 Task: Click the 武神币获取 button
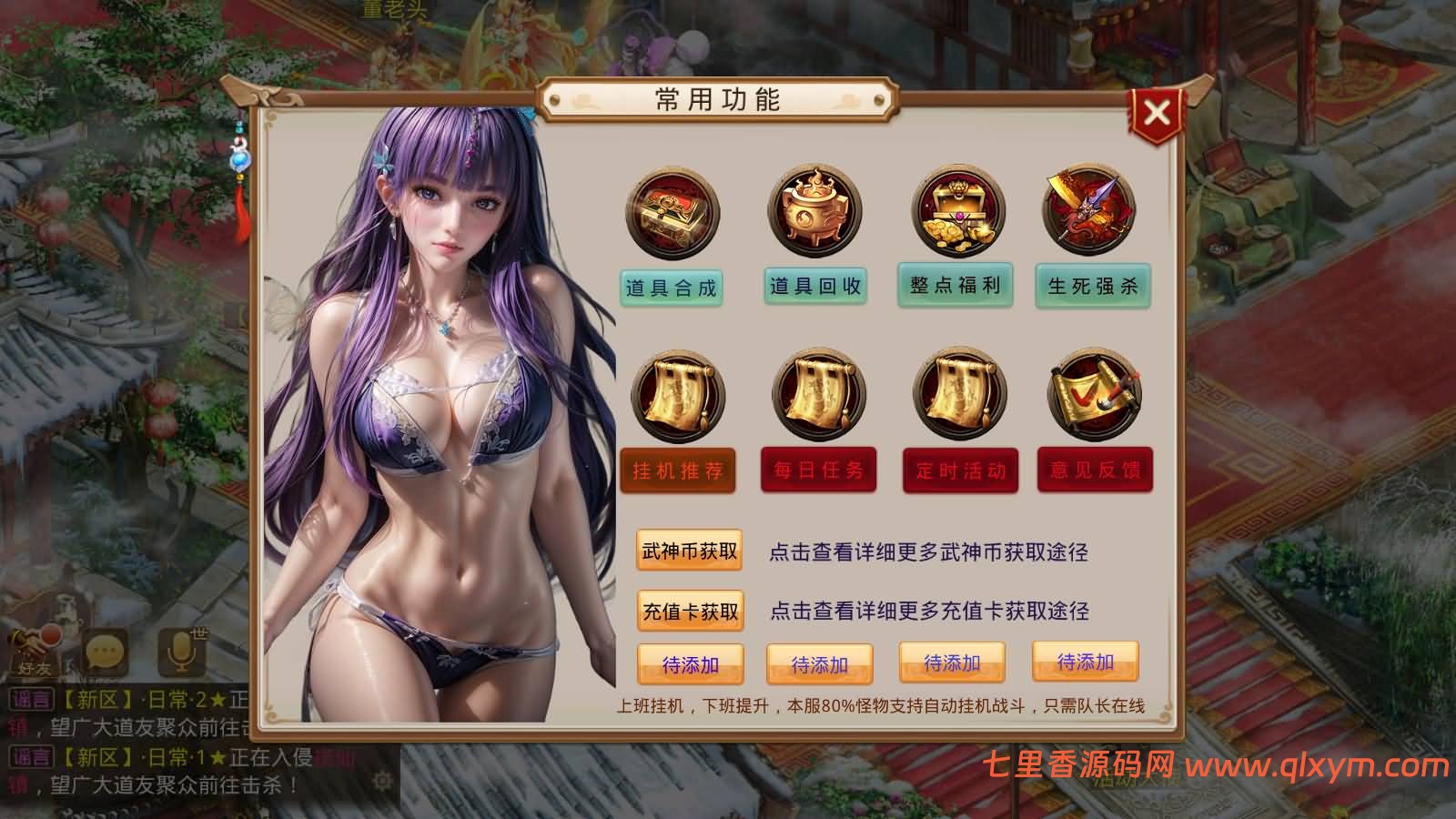[x=689, y=550]
